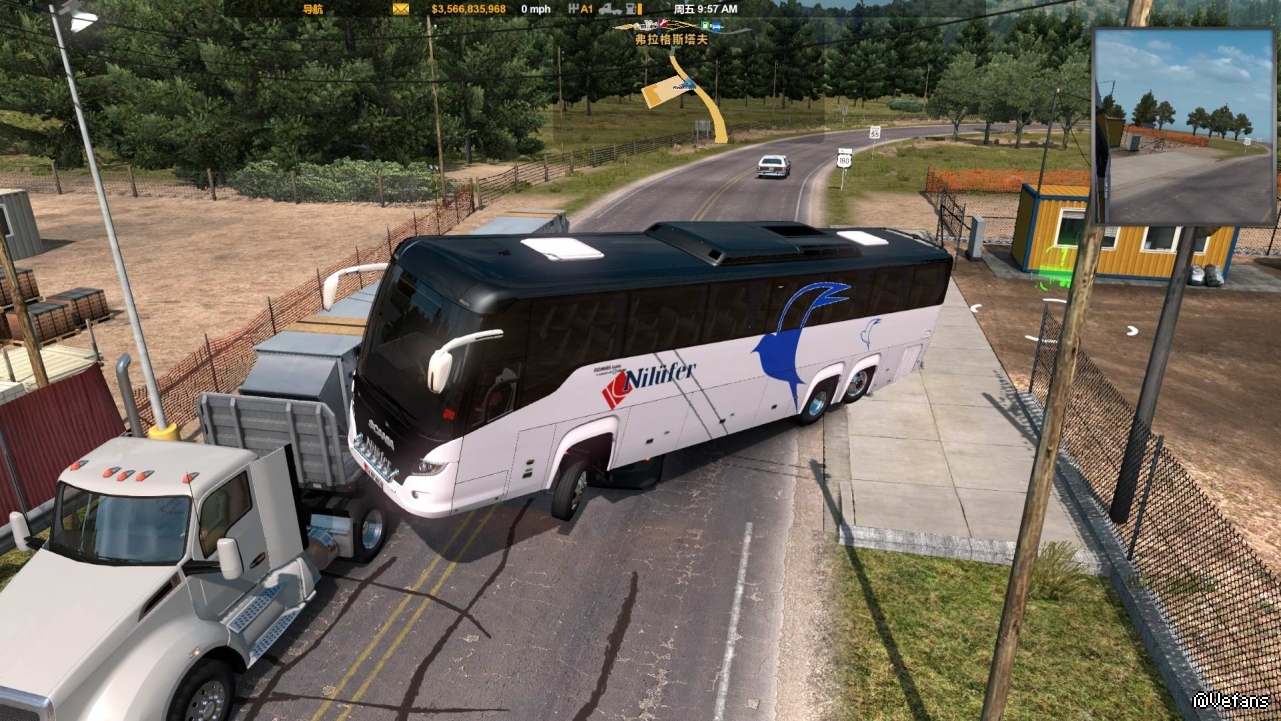Click the truck damage status icon

(x=611, y=9)
